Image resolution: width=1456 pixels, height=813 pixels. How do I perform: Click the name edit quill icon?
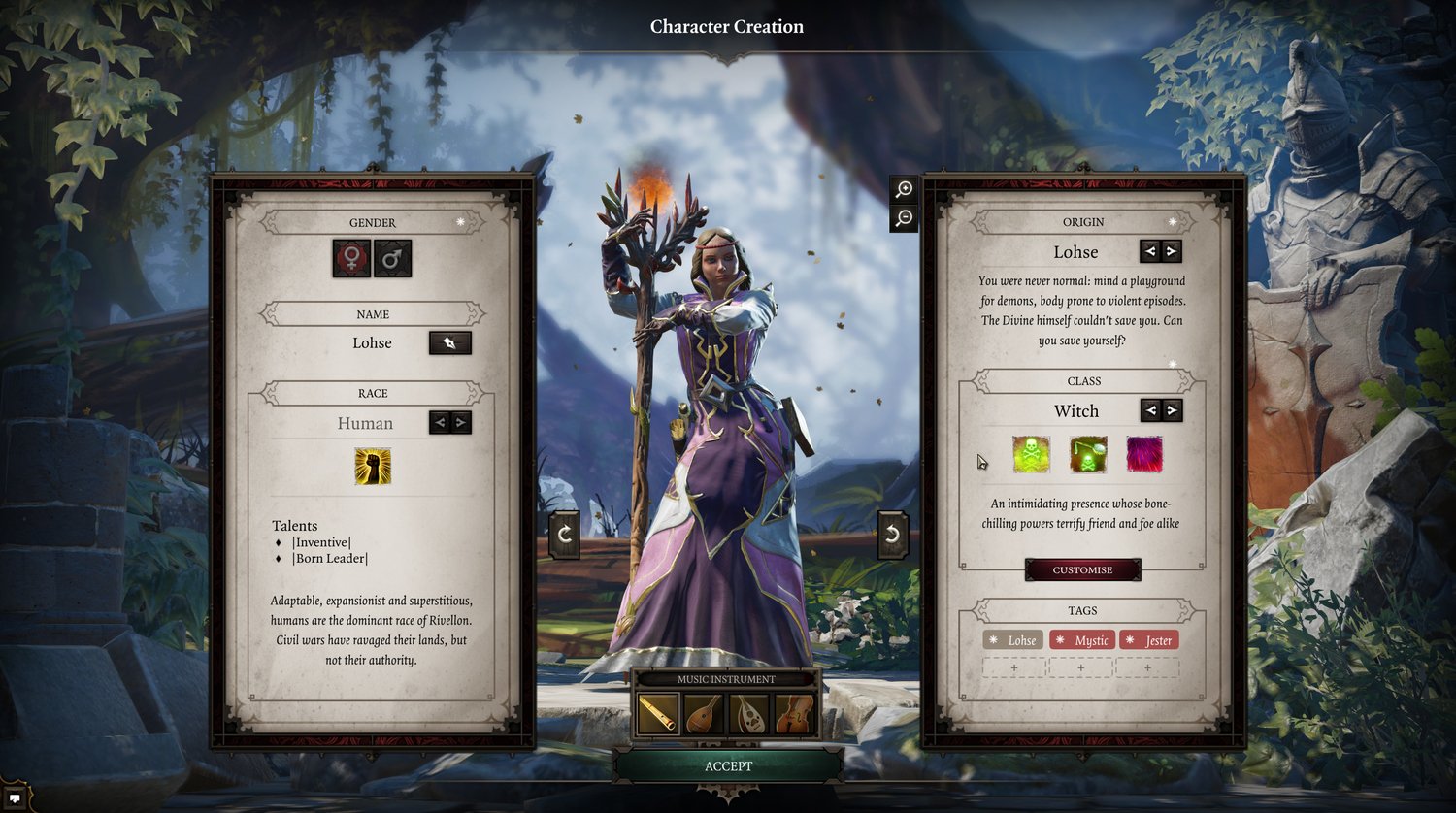[x=449, y=342]
